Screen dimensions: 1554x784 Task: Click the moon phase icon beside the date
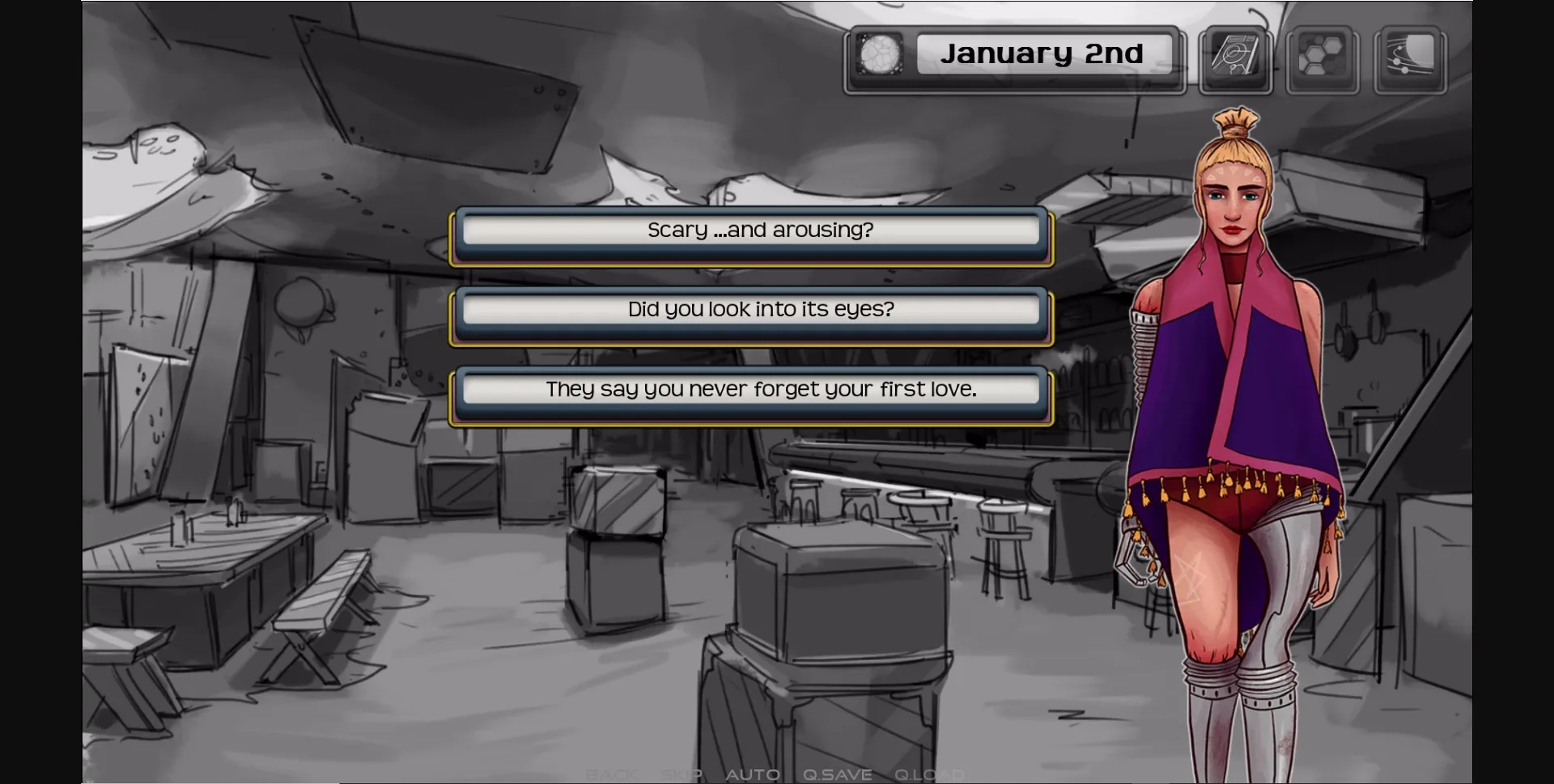click(x=878, y=55)
